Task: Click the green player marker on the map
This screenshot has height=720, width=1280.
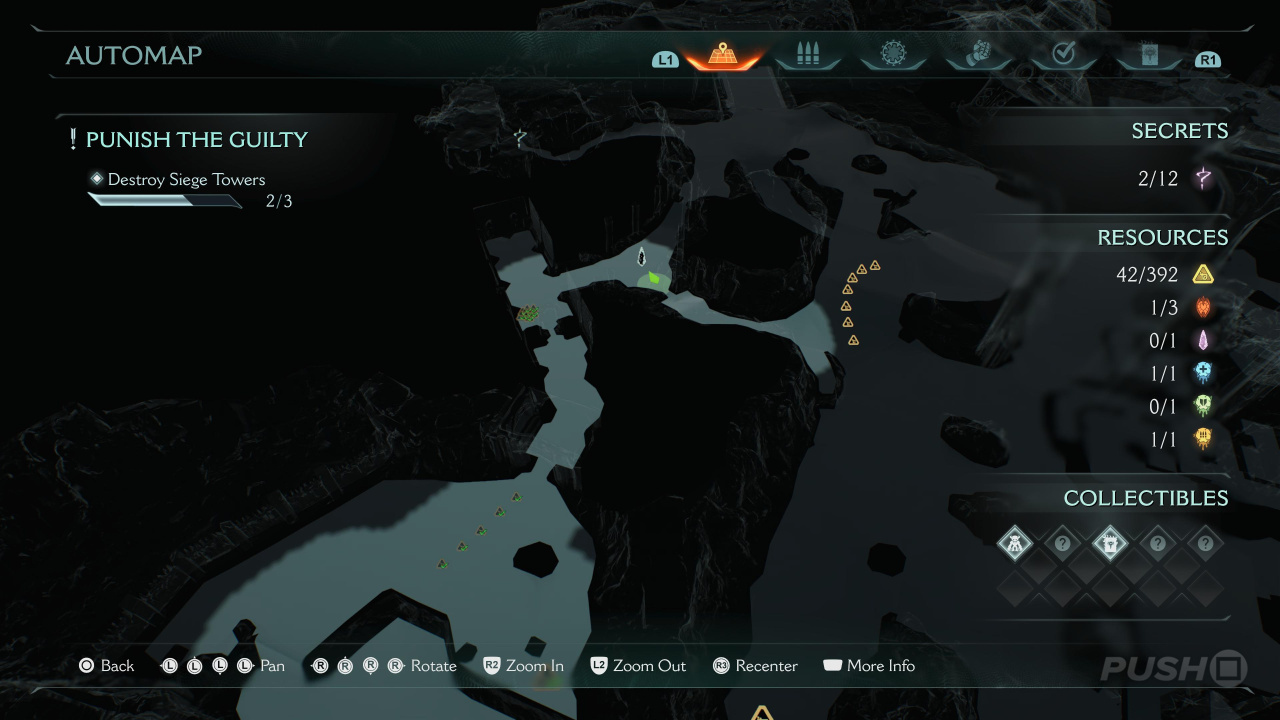Action: [x=653, y=278]
